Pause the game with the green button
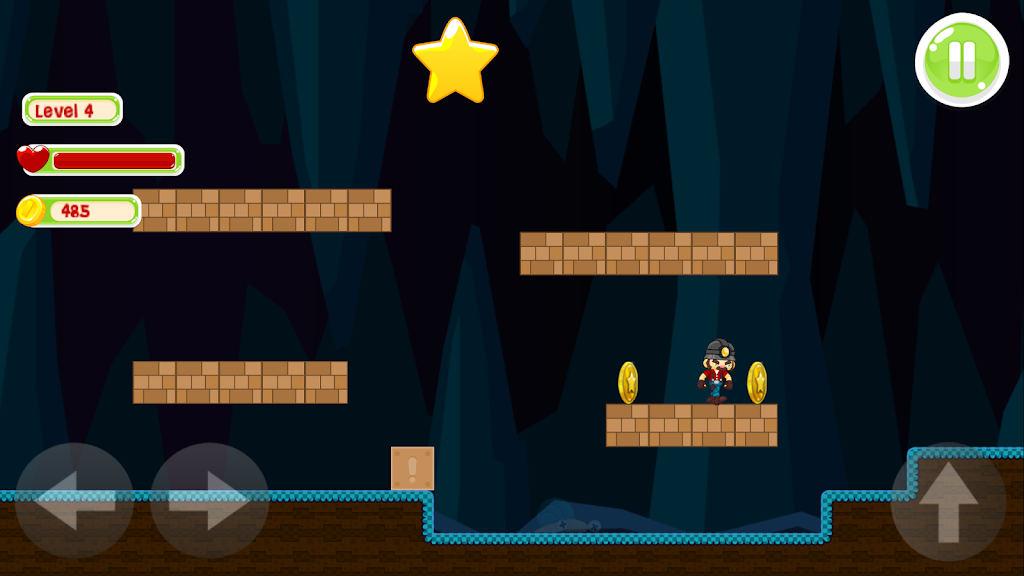Viewport: 1024px width, 576px height. coord(961,60)
